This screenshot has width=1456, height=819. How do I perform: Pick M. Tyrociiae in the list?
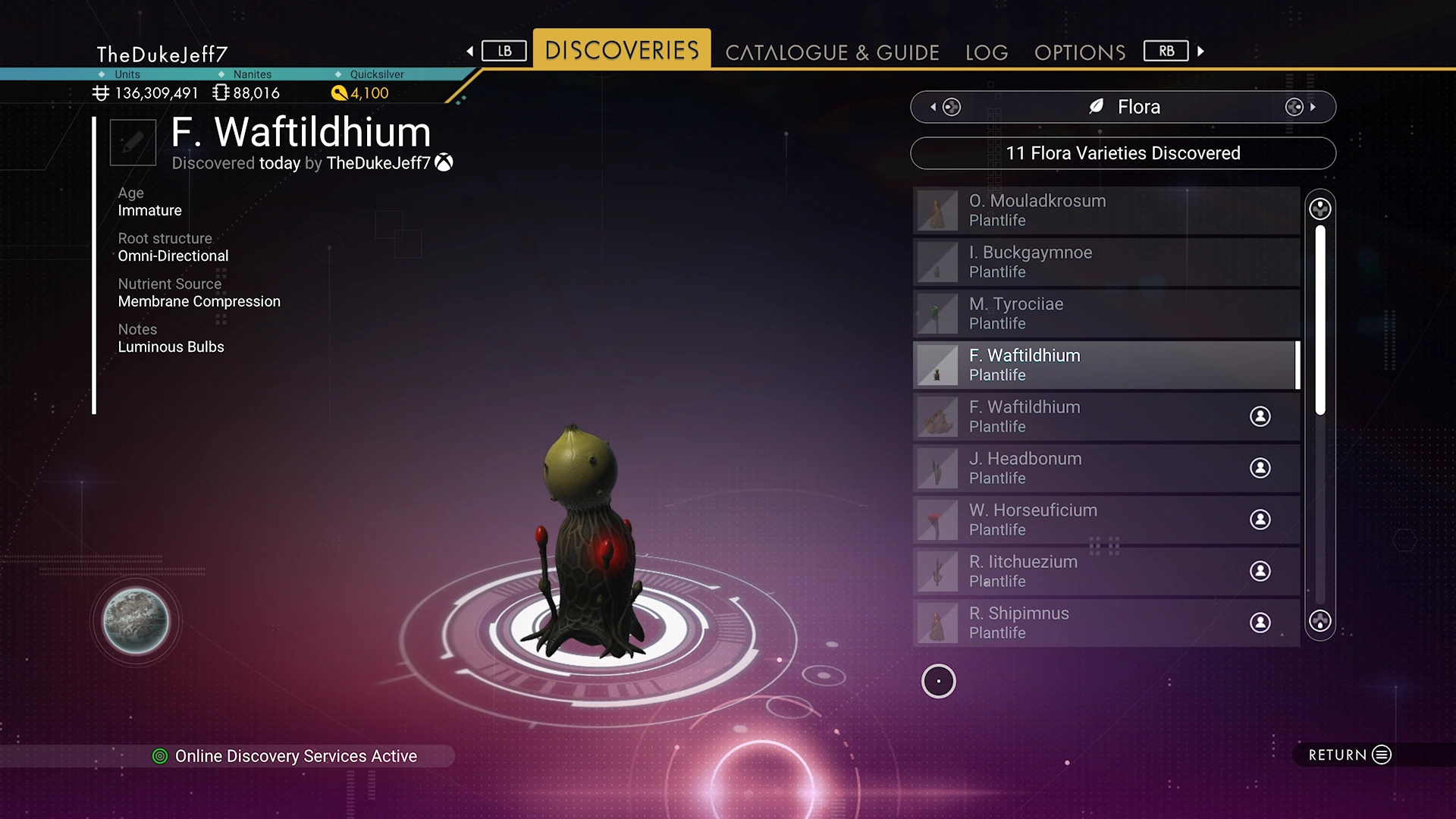1106,313
